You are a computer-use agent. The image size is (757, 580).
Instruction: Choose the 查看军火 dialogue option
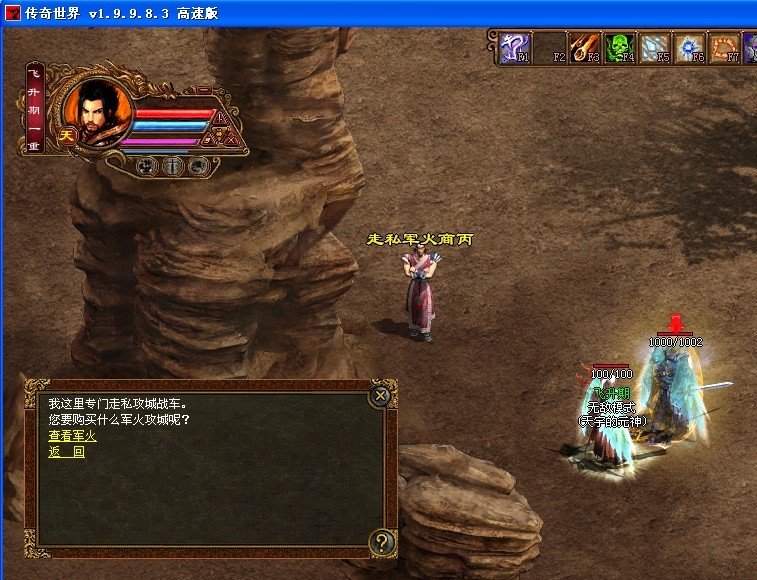pos(72,435)
